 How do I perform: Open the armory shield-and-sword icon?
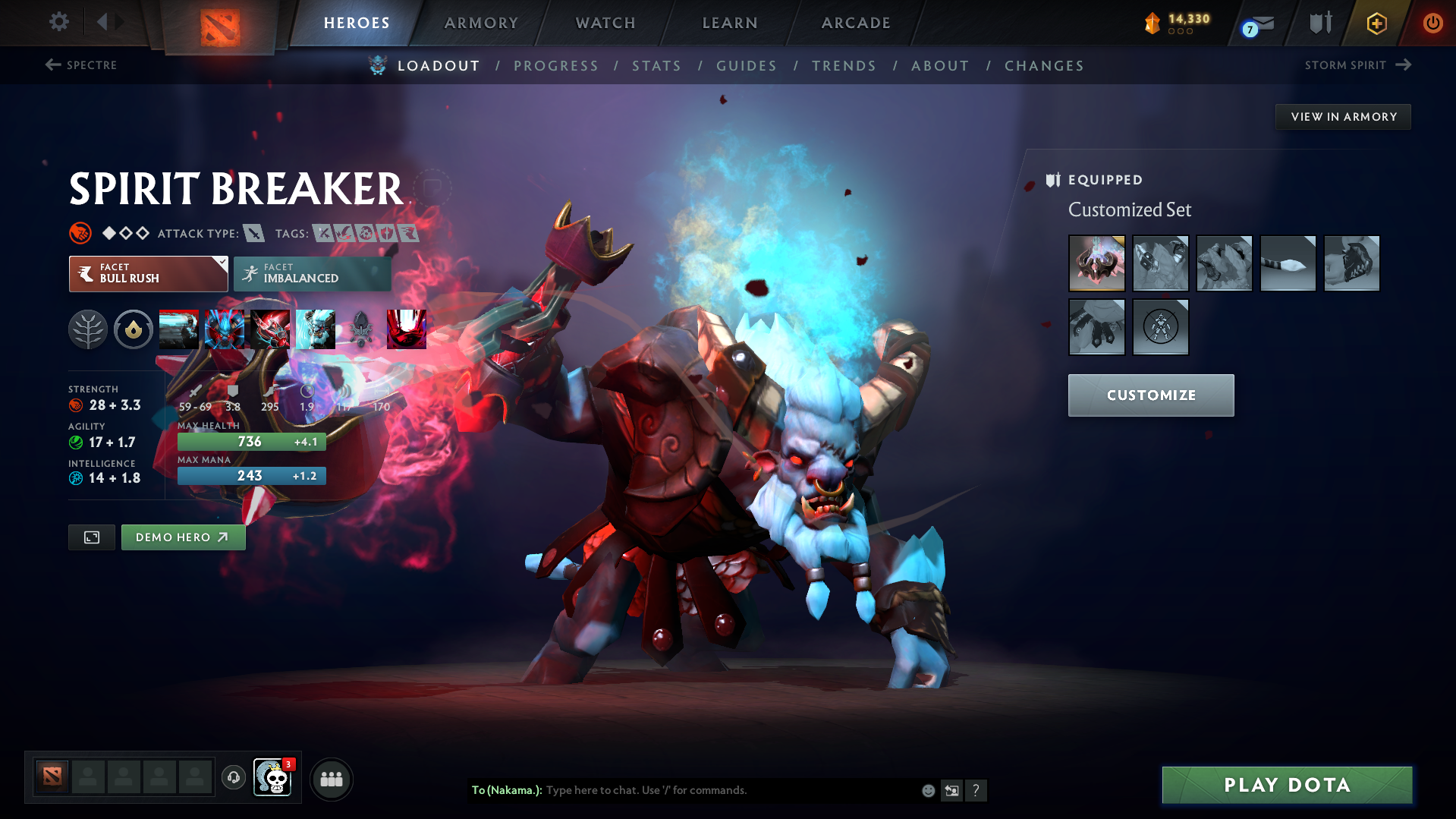click(x=1319, y=23)
